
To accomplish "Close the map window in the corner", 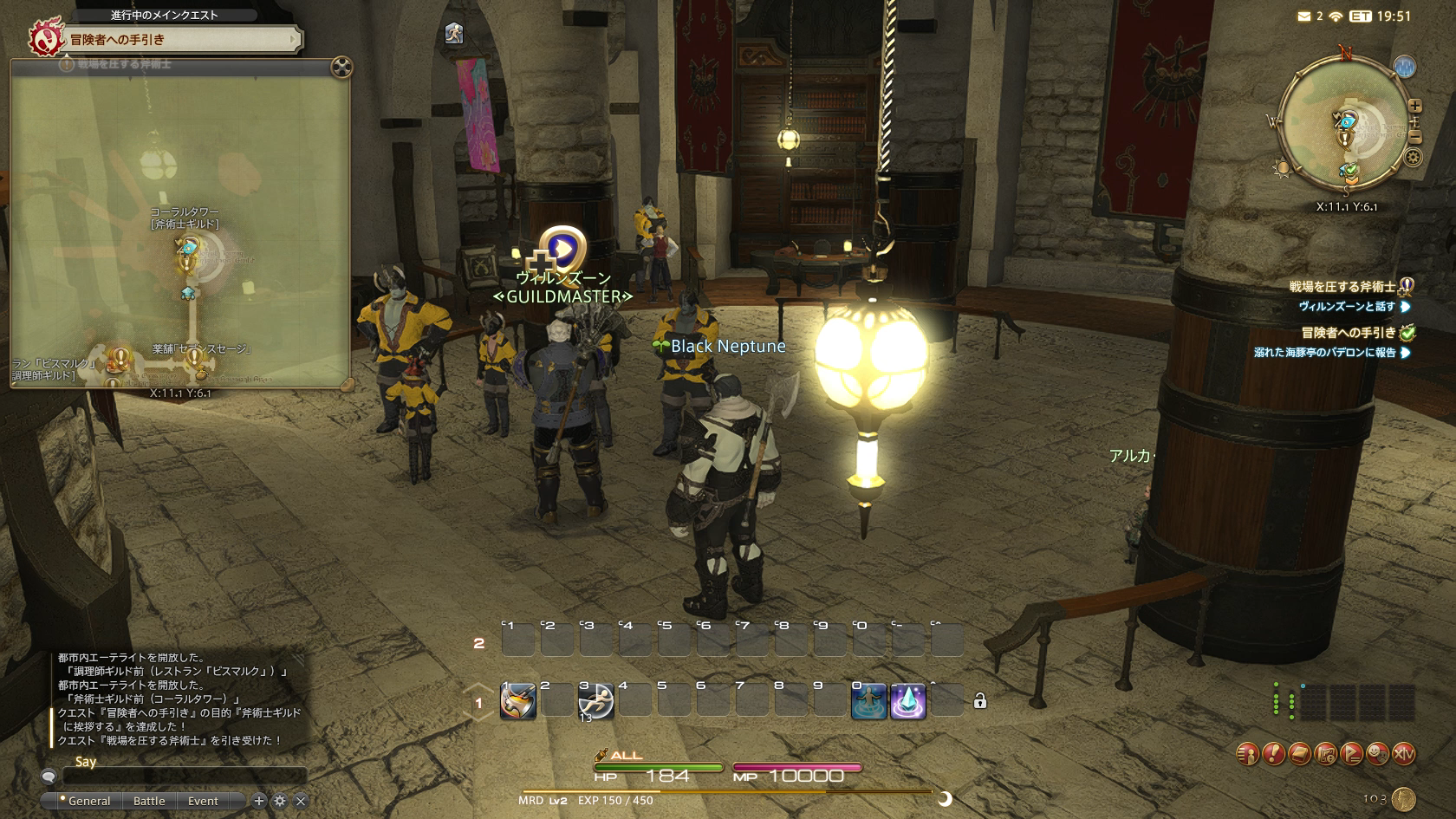I will click(342, 67).
